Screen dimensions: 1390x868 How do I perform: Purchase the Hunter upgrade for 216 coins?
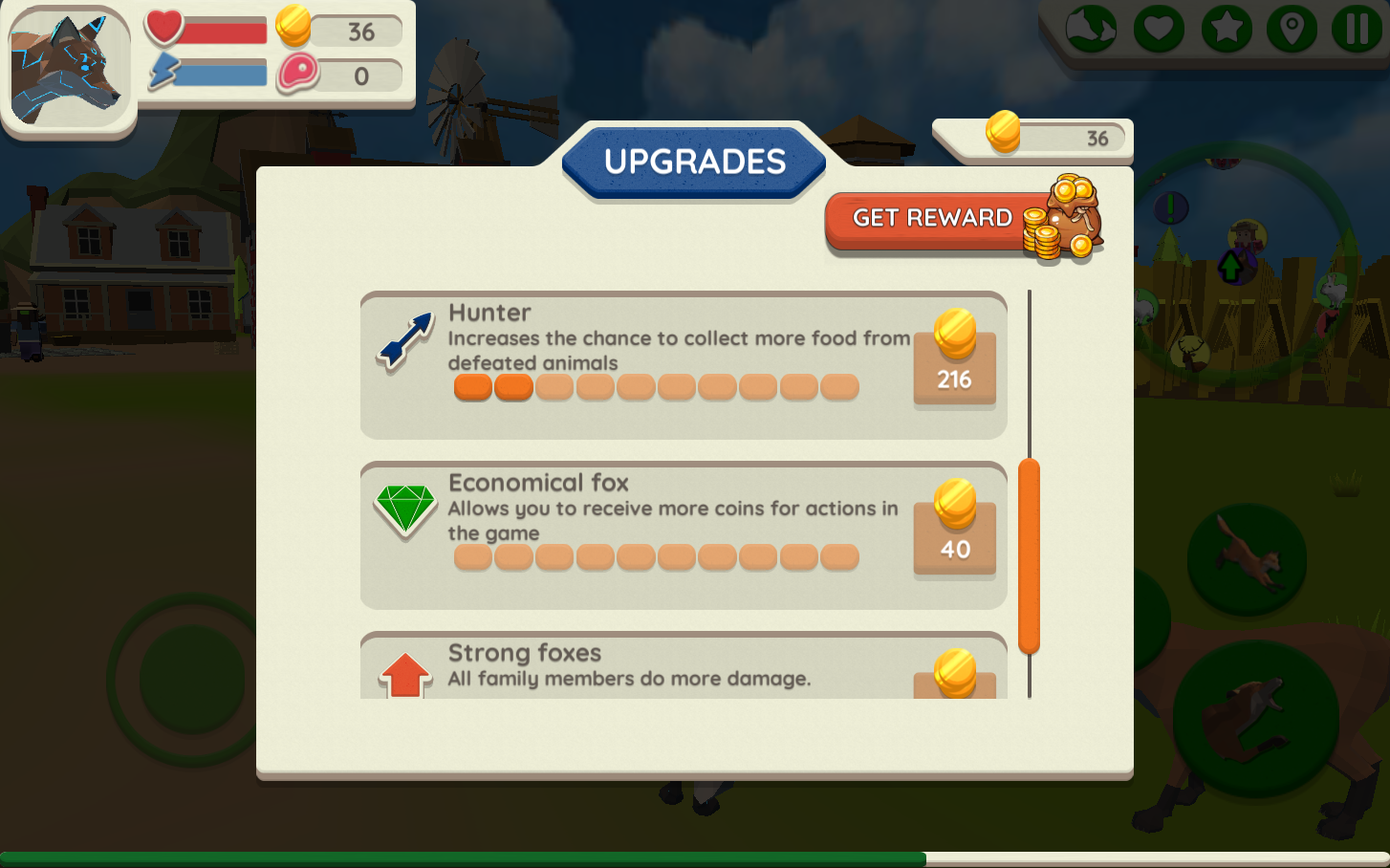(x=953, y=365)
